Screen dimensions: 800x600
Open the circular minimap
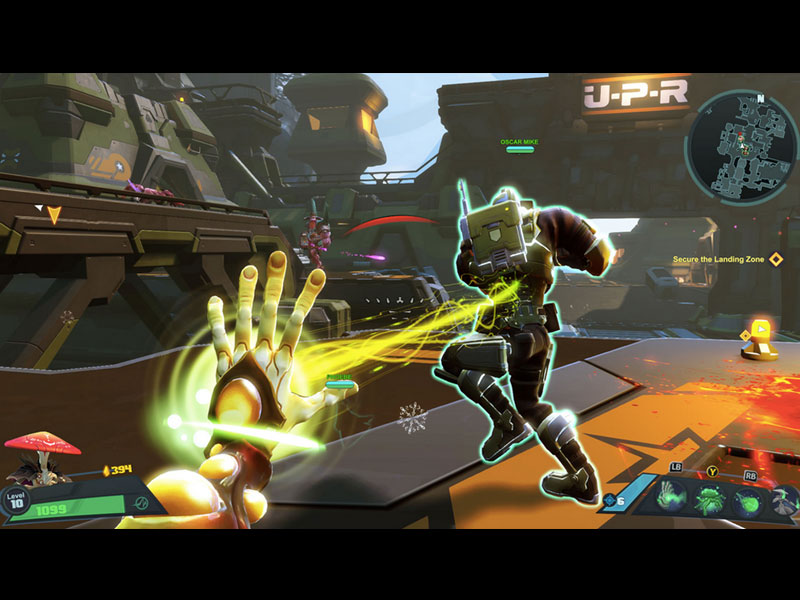click(x=741, y=147)
